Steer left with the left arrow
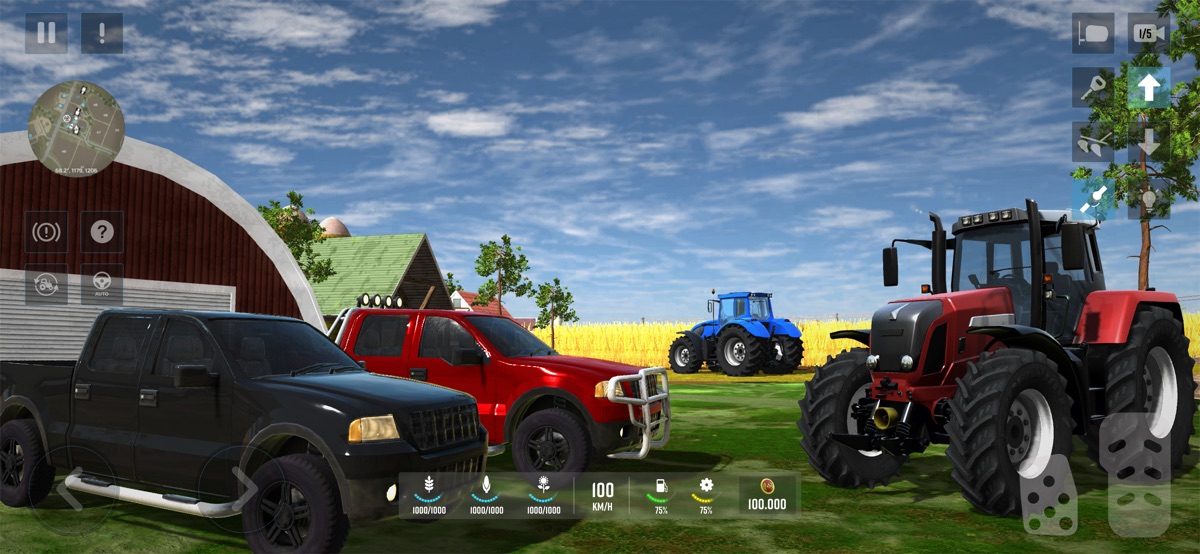1200x554 pixels. [70, 490]
